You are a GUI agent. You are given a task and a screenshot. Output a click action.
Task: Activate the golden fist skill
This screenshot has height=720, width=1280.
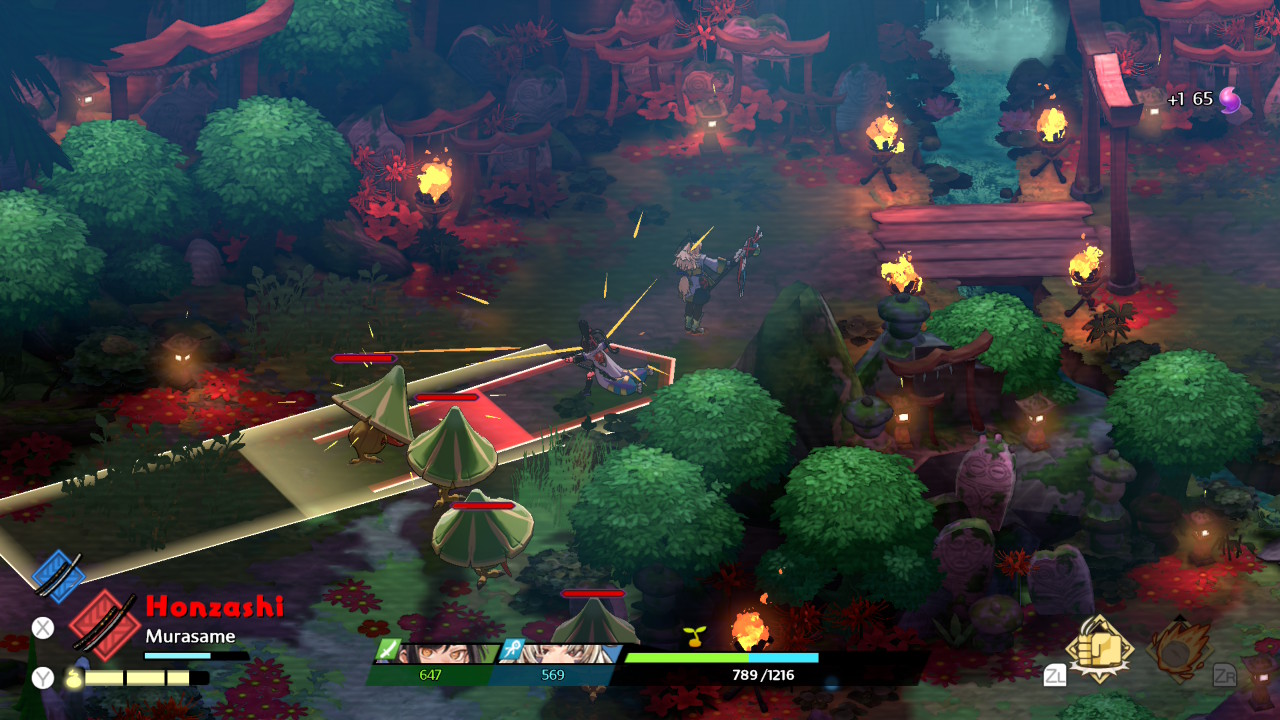click(1099, 650)
